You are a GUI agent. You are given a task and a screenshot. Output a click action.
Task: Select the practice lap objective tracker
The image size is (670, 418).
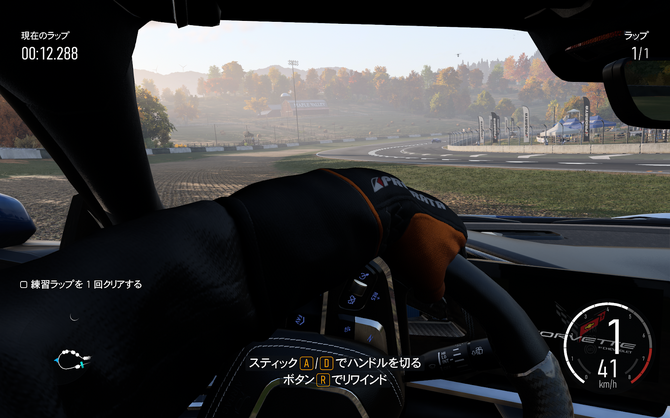81,284
